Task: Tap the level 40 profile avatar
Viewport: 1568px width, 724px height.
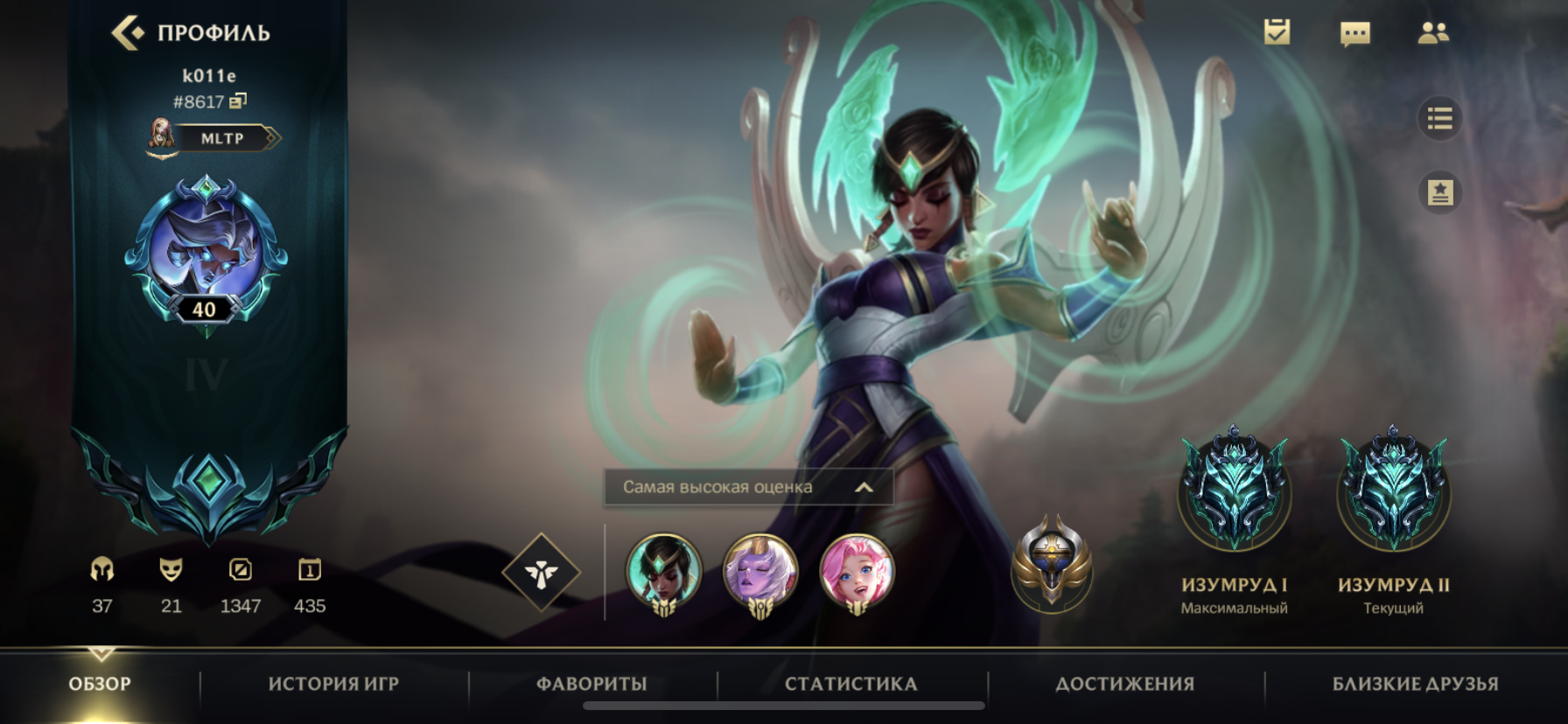Action: click(206, 251)
